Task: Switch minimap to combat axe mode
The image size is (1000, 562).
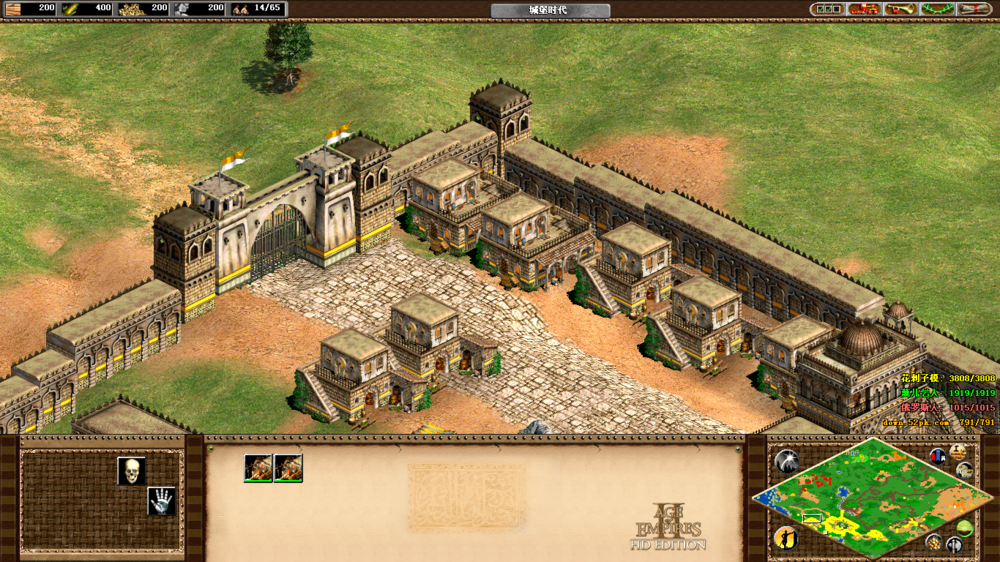Action: [x=955, y=545]
